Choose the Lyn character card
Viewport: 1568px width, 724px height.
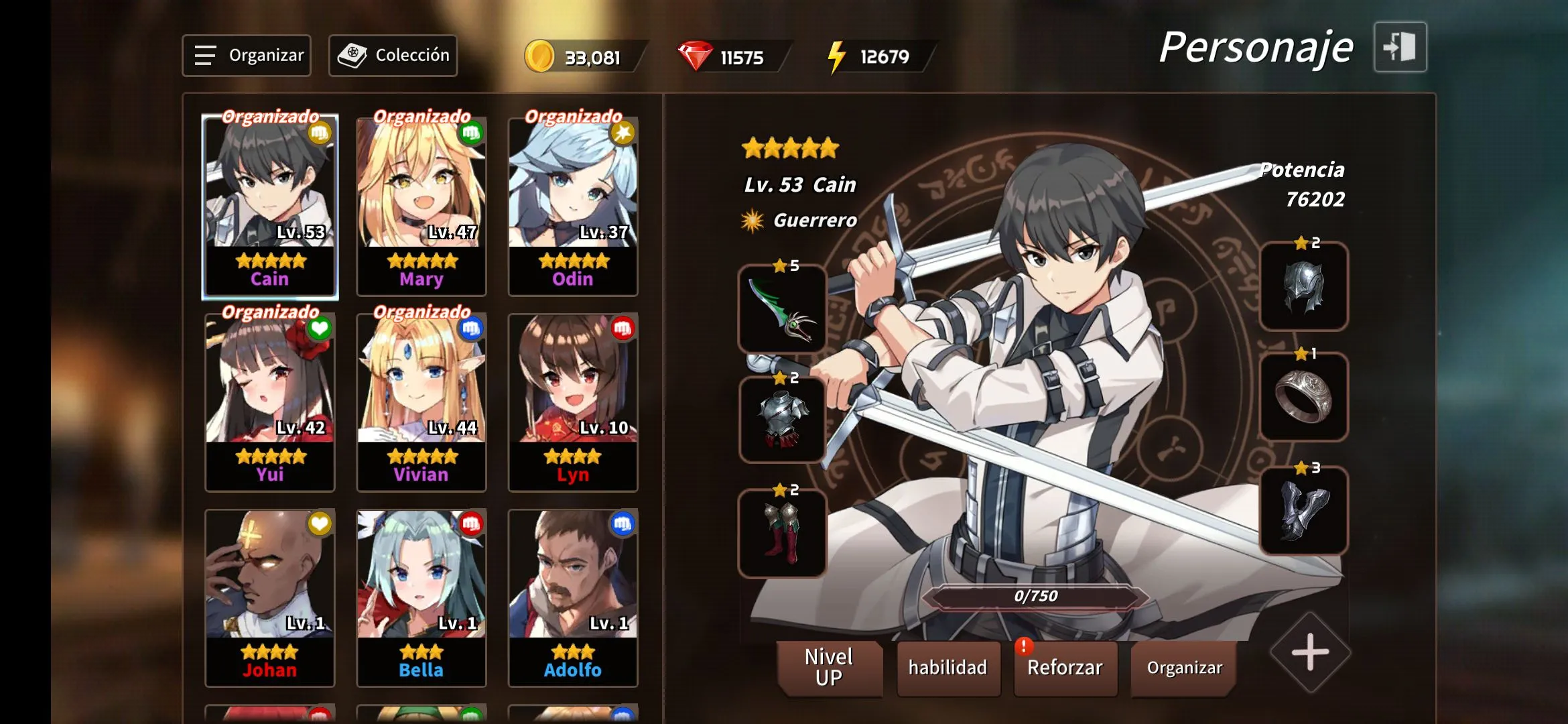pyautogui.click(x=573, y=402)
